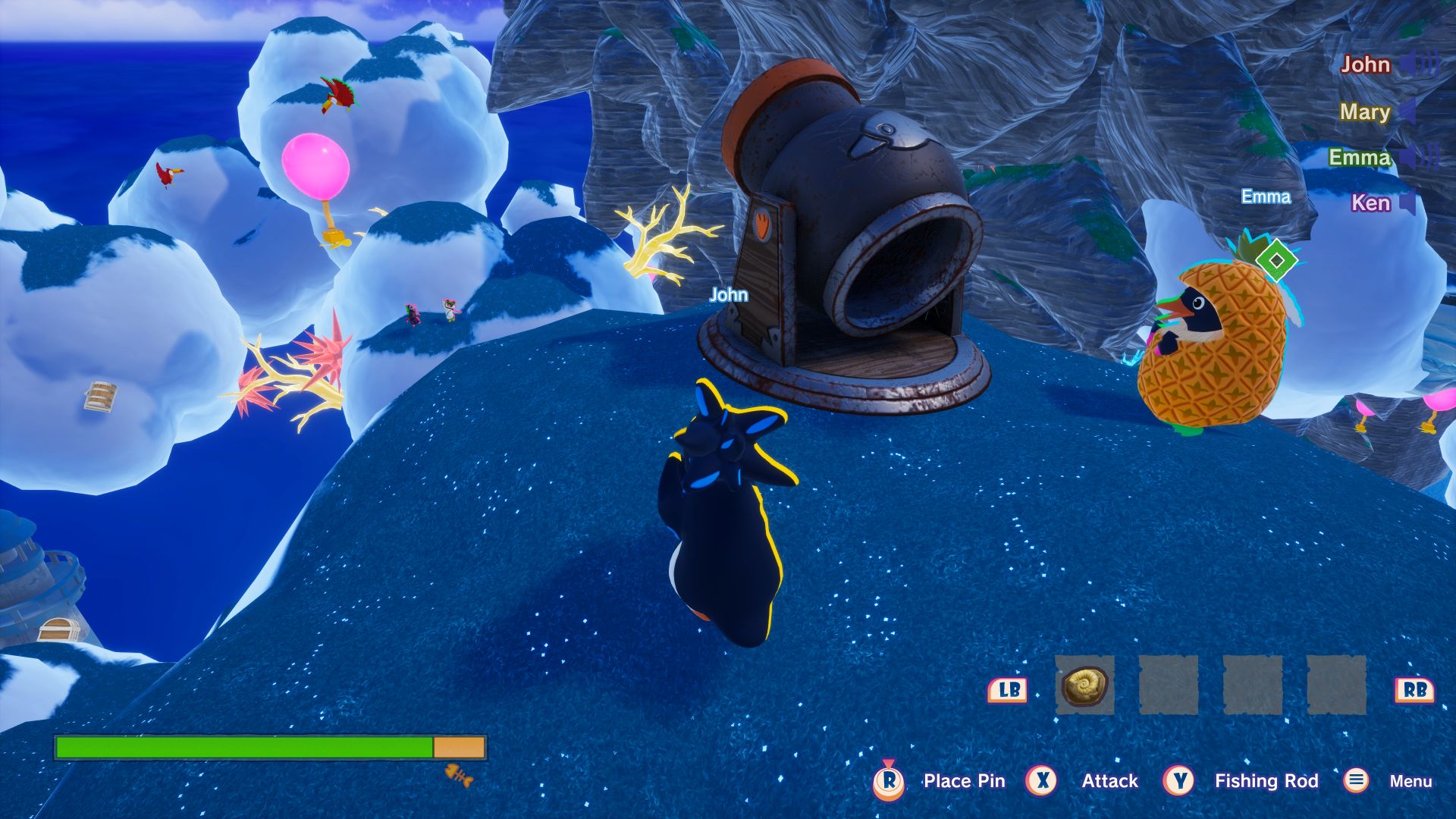
Task: Select Mary in the player list
Action: click(x=1364, y=112)
